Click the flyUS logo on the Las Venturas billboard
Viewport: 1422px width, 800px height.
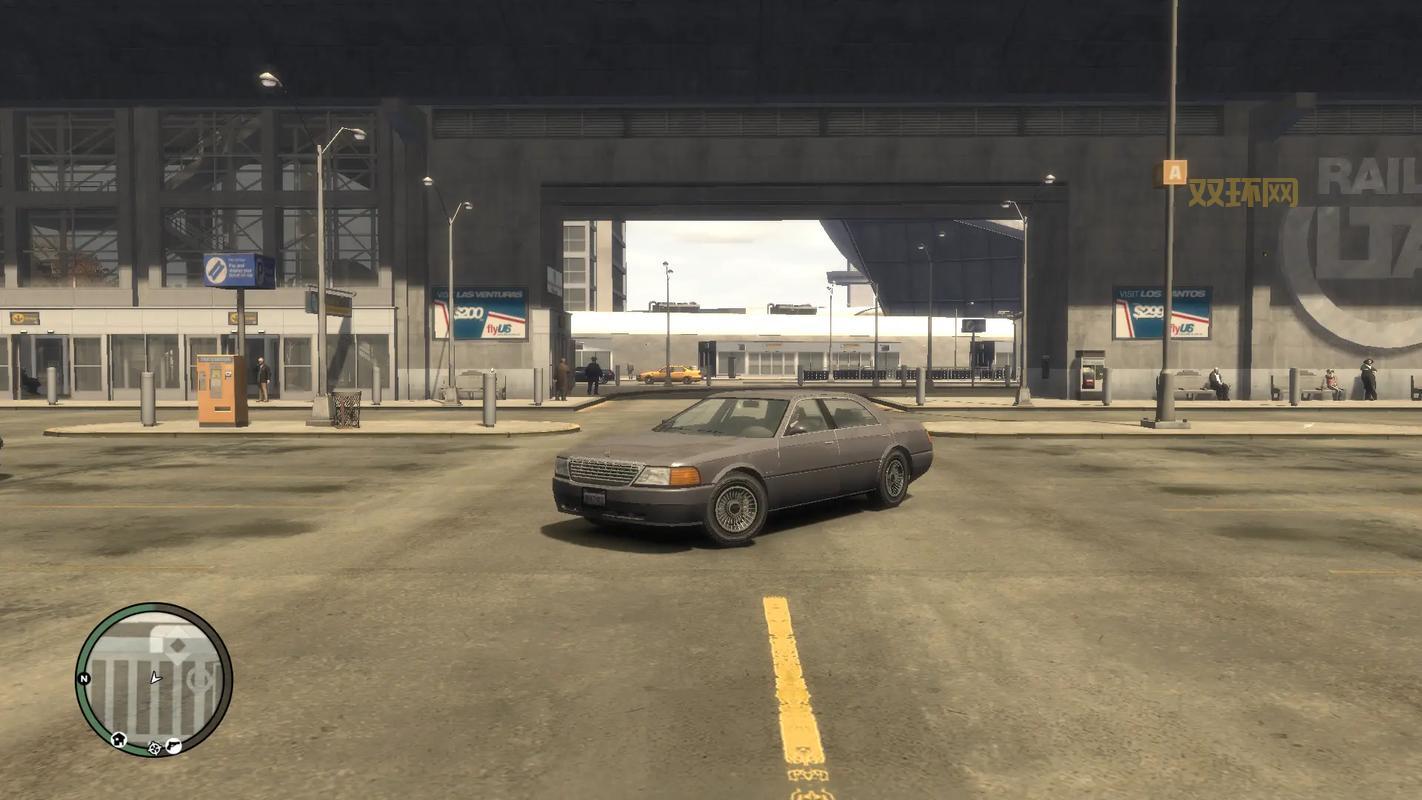[500, 328]
